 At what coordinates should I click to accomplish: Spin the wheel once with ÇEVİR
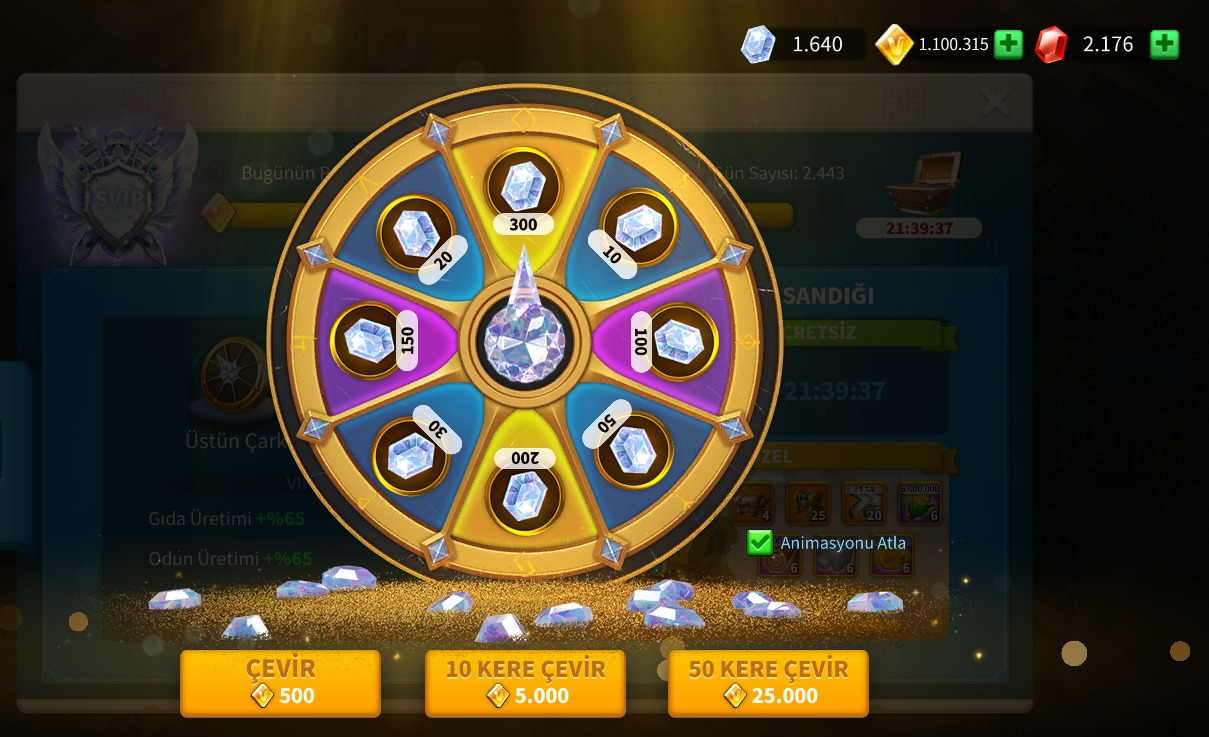coord(280,683)
